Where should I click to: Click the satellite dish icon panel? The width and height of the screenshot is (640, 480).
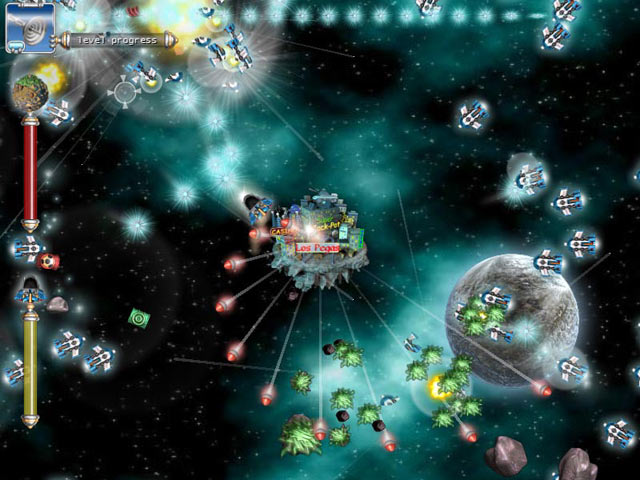30,26
